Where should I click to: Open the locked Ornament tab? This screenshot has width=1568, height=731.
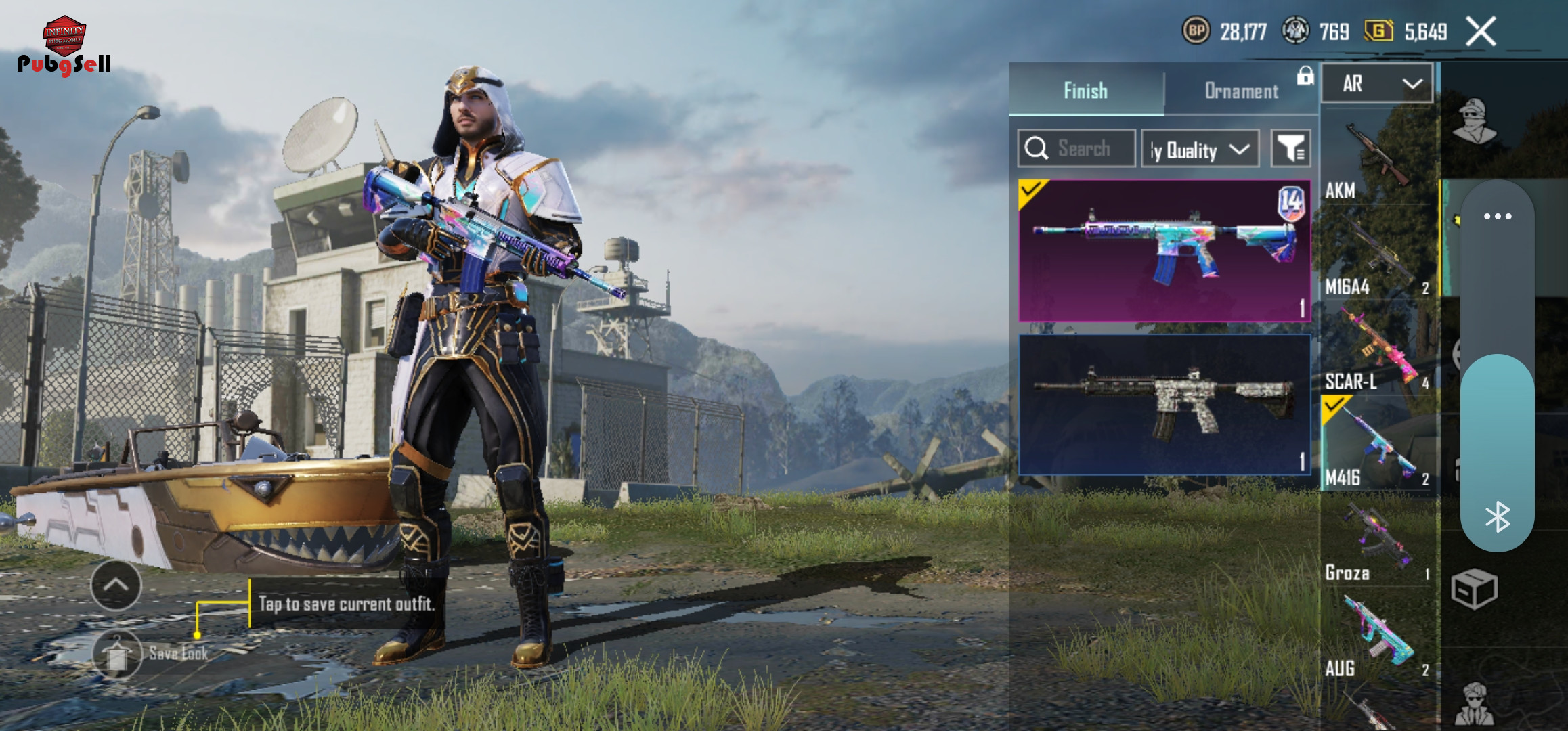(x=1242, y=91)
